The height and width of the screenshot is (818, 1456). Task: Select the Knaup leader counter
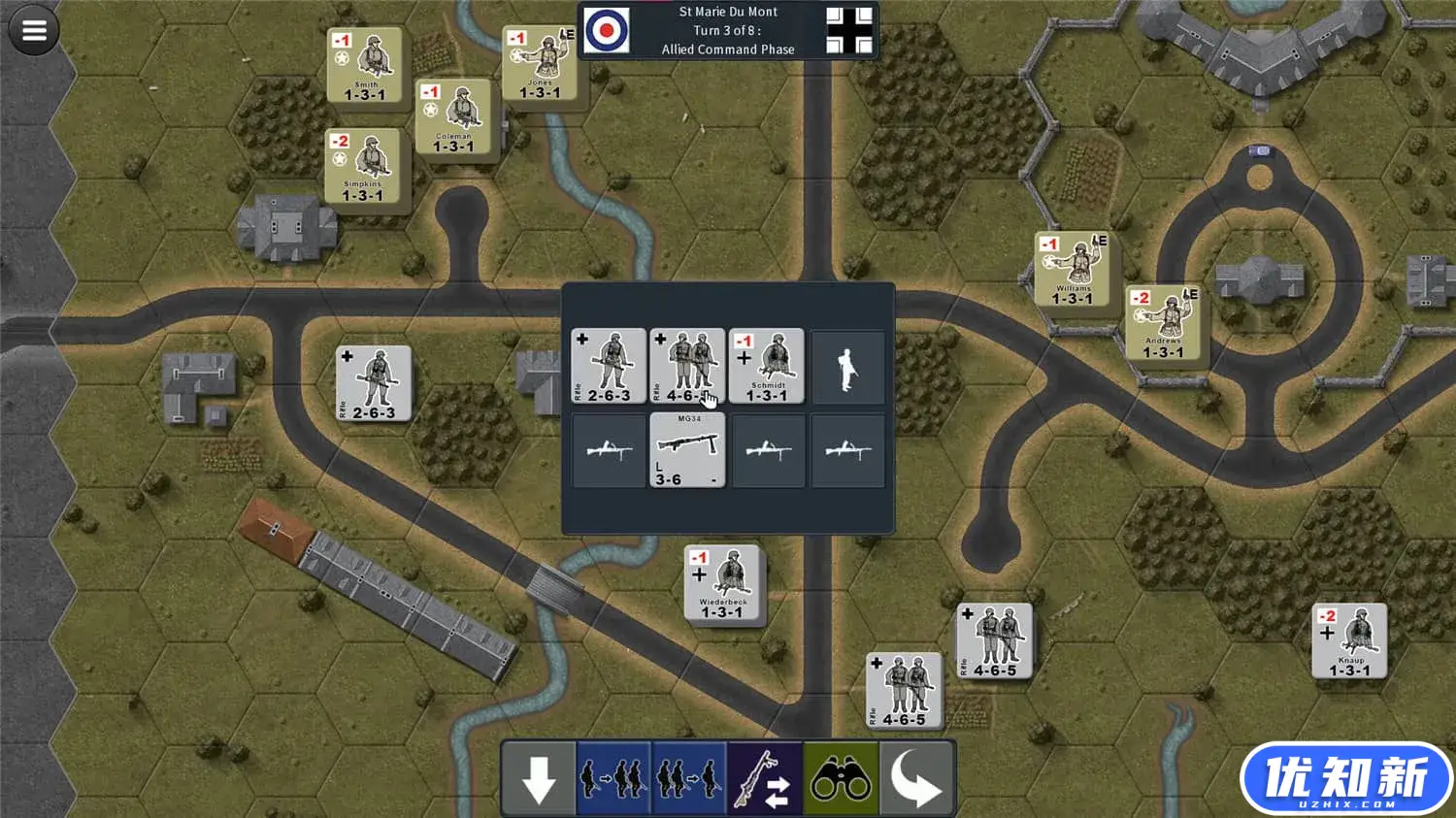coord(1349,640)
